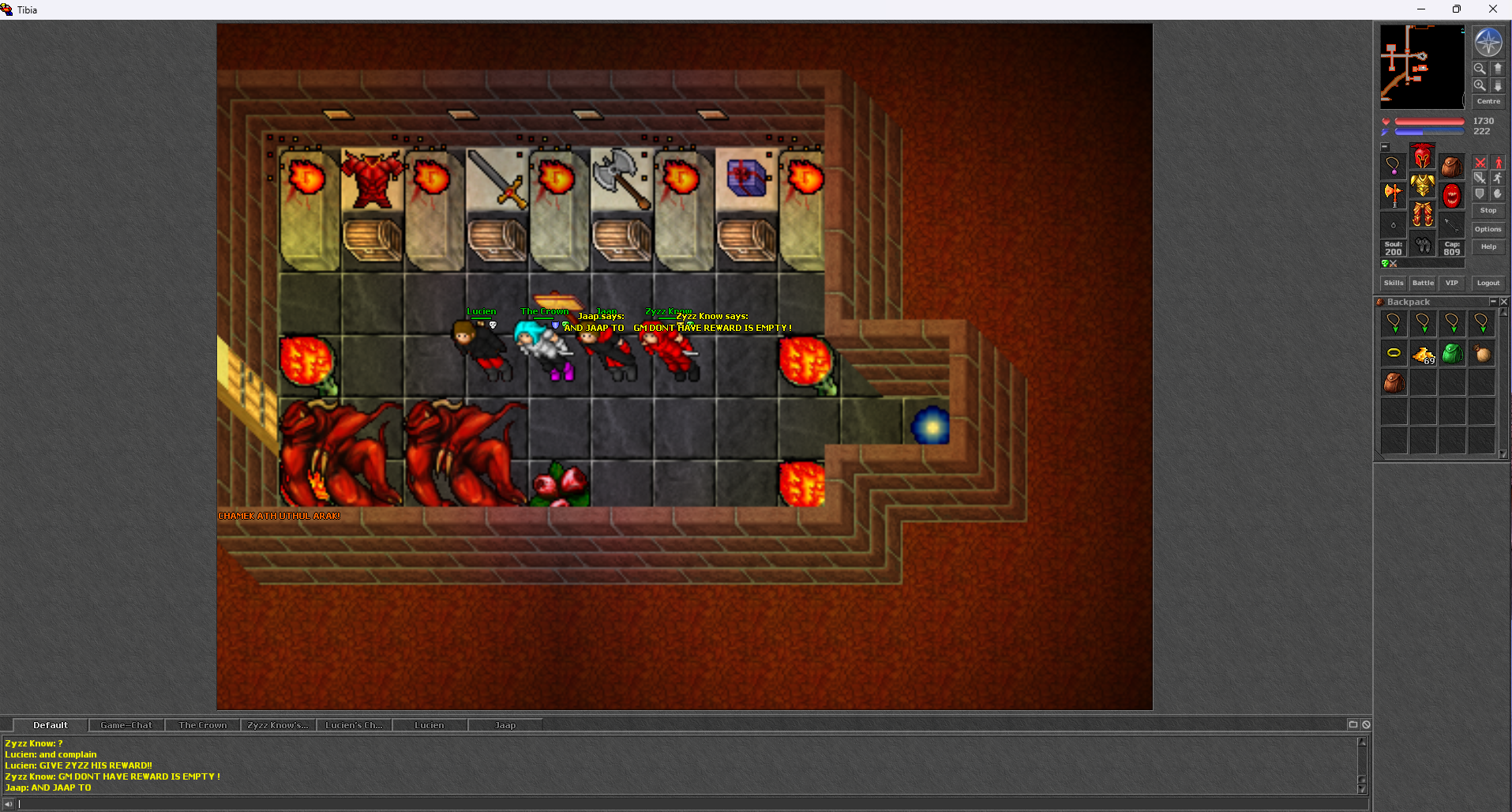Select the fire axe weapon slot
This screenshot has width=1512, height=812.
tap(1394, 194)
